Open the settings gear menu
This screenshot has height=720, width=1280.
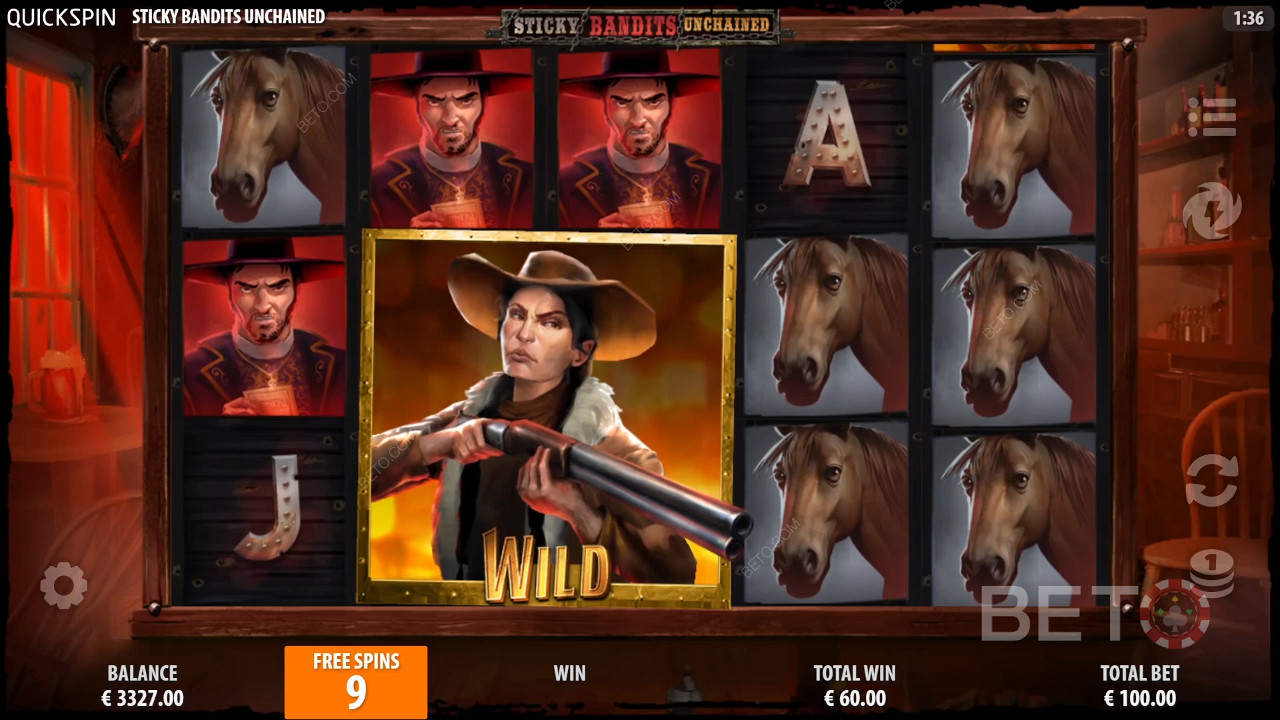click(x=64, y=585)
